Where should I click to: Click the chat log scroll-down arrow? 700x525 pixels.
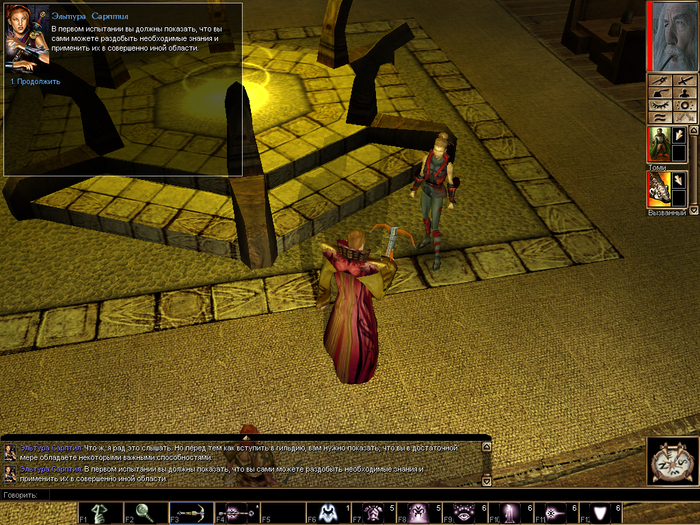[486, 481]
